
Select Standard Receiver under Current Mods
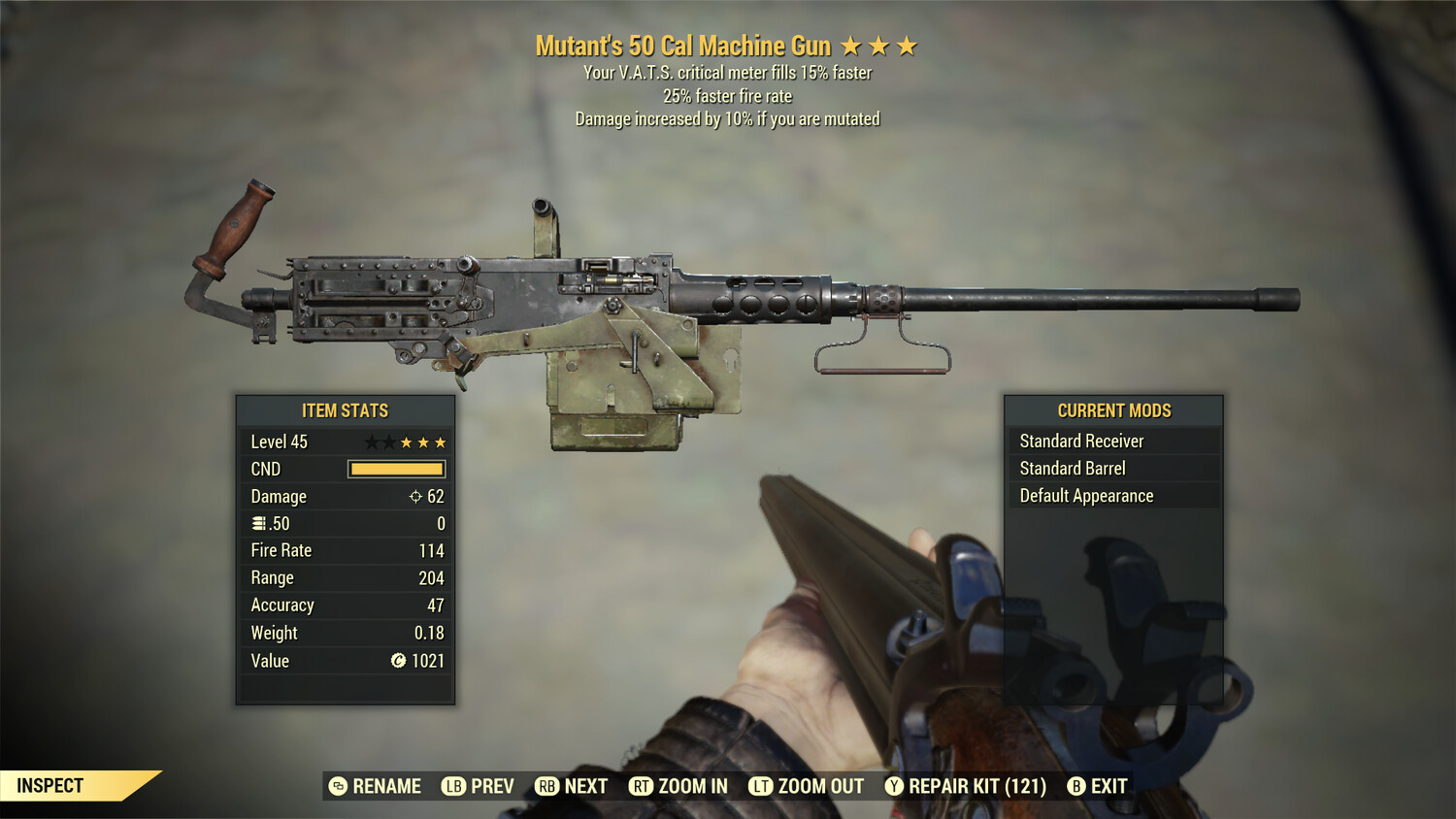[1081, 441]
